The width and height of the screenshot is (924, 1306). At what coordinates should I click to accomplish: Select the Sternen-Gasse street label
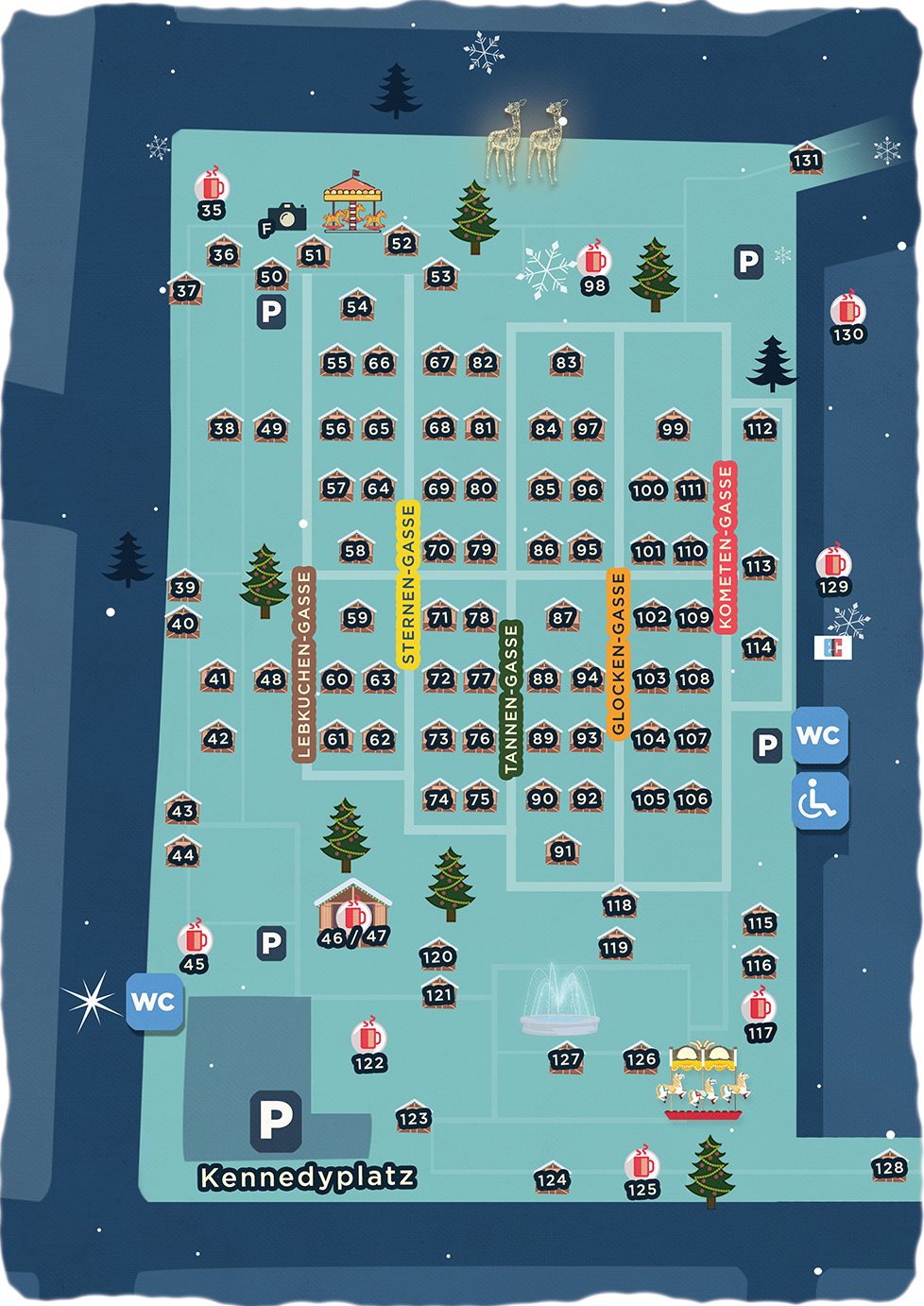pyautogui.click(x=407, y=584)
